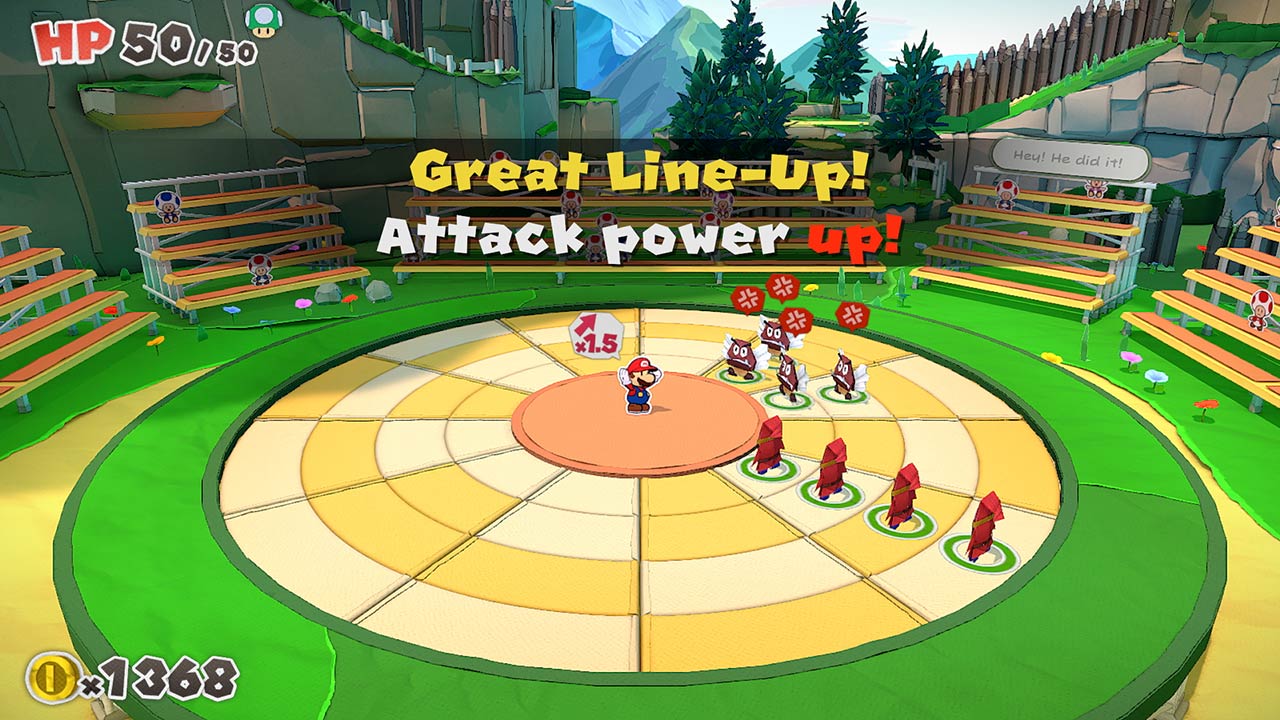Click the Attack power up! banner text
The image size is (1280, 720).
click(640, 235)
